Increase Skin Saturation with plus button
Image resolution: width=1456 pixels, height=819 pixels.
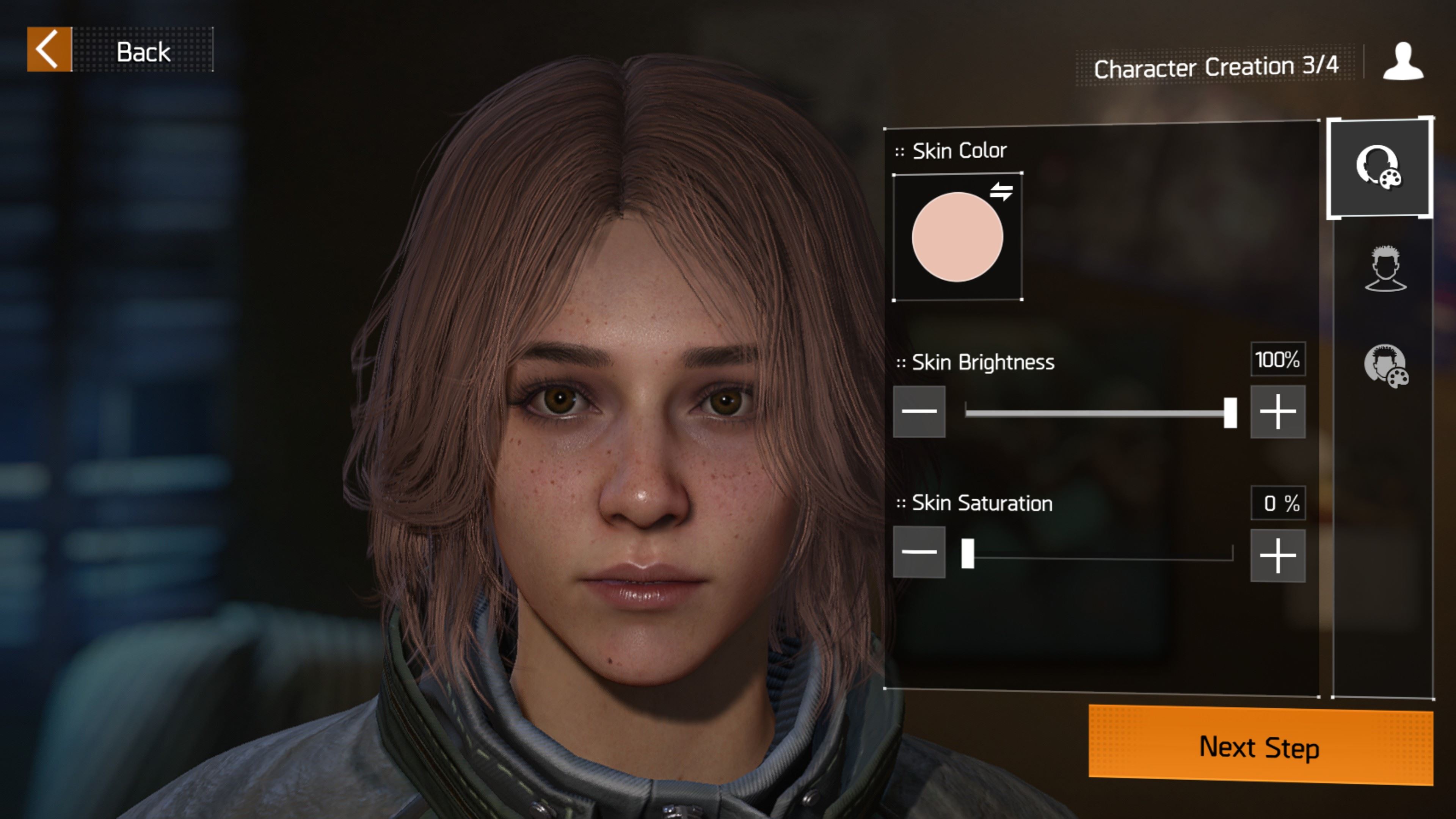point(1277,555)
